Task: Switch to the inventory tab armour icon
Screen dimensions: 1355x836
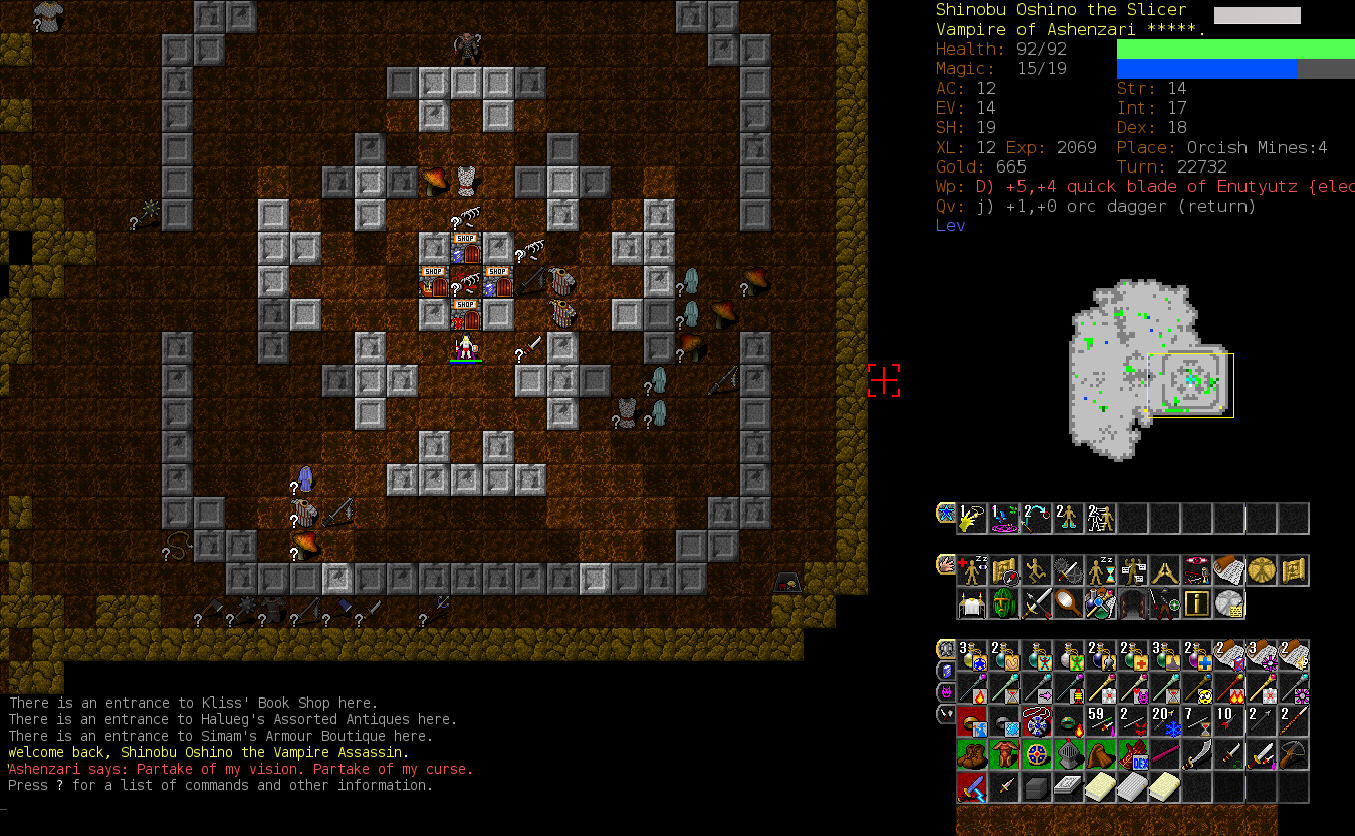Action: (945, 650)
